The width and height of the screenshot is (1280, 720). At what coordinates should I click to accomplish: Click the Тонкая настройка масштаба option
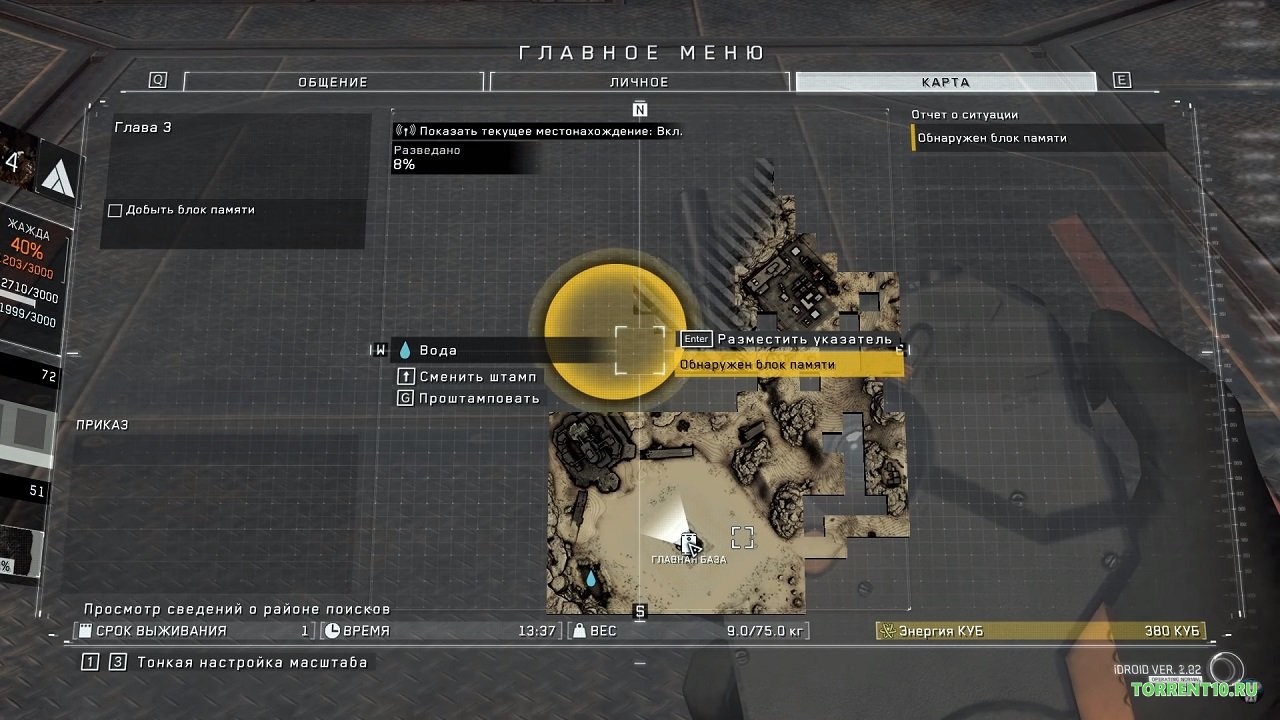coord(252,662)
